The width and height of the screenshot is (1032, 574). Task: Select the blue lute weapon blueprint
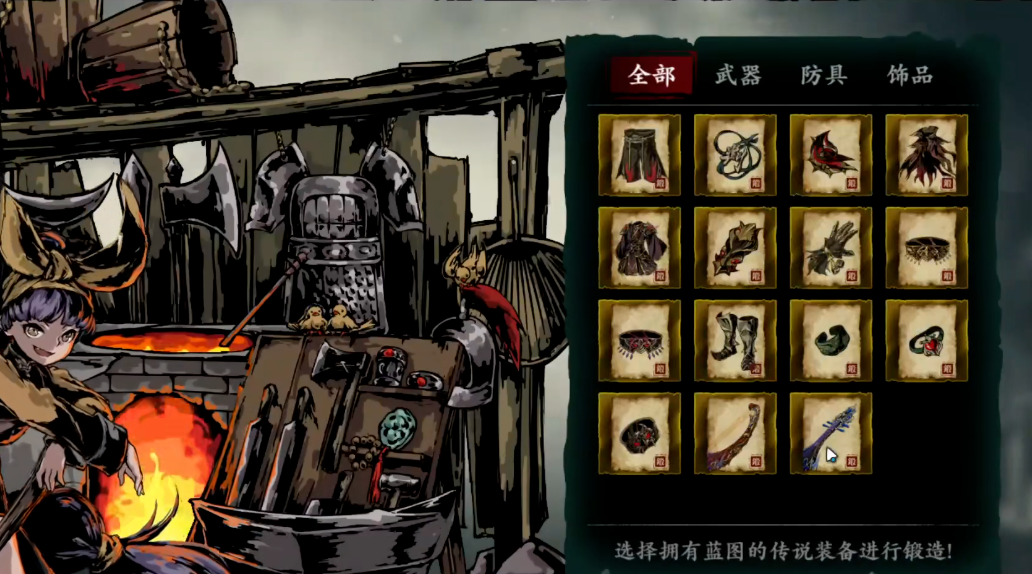(x=831, y=433)
